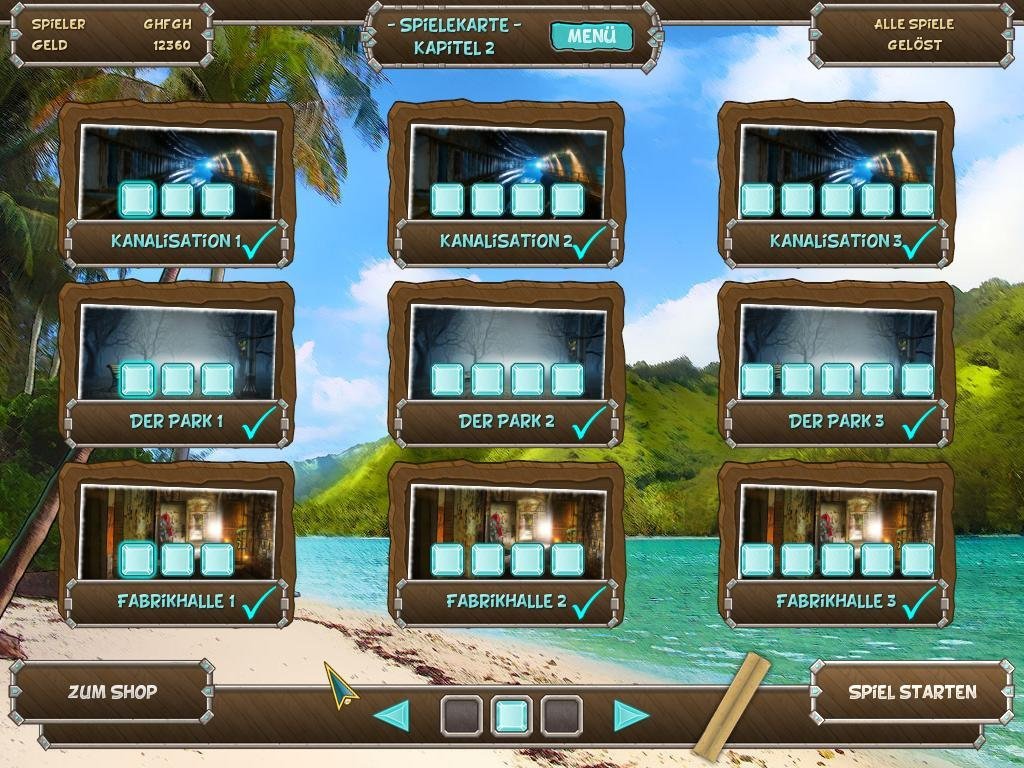Click the right arrow to next chapter
Viewport: 1024px width, 768px height.
(x=631, y=716)
